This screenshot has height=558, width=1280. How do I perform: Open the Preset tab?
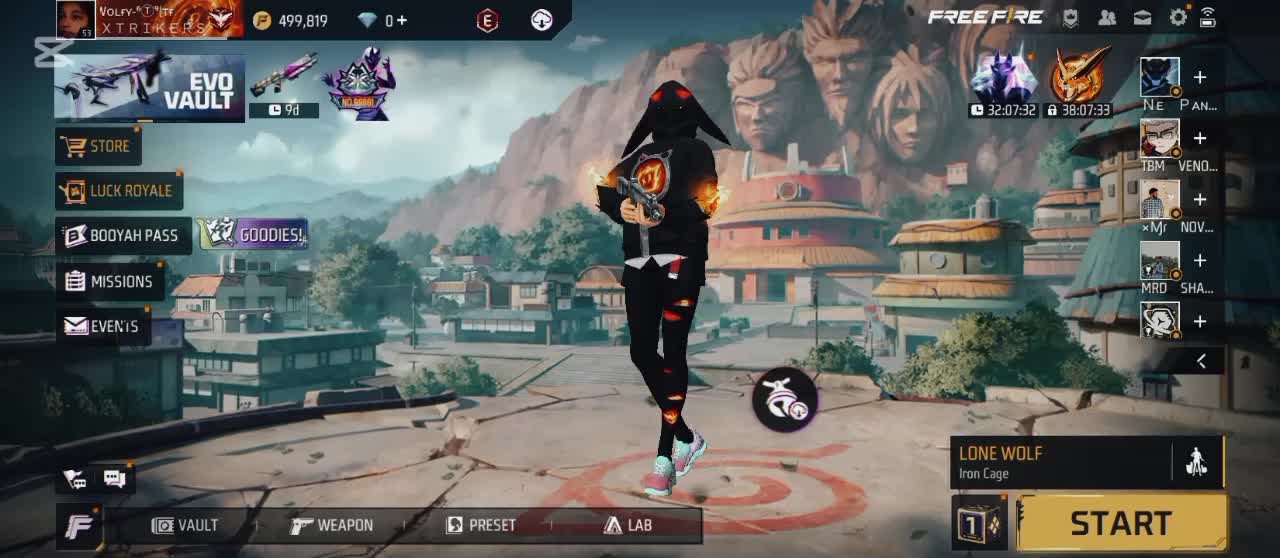pyautogui.click(x=481, y=525)
